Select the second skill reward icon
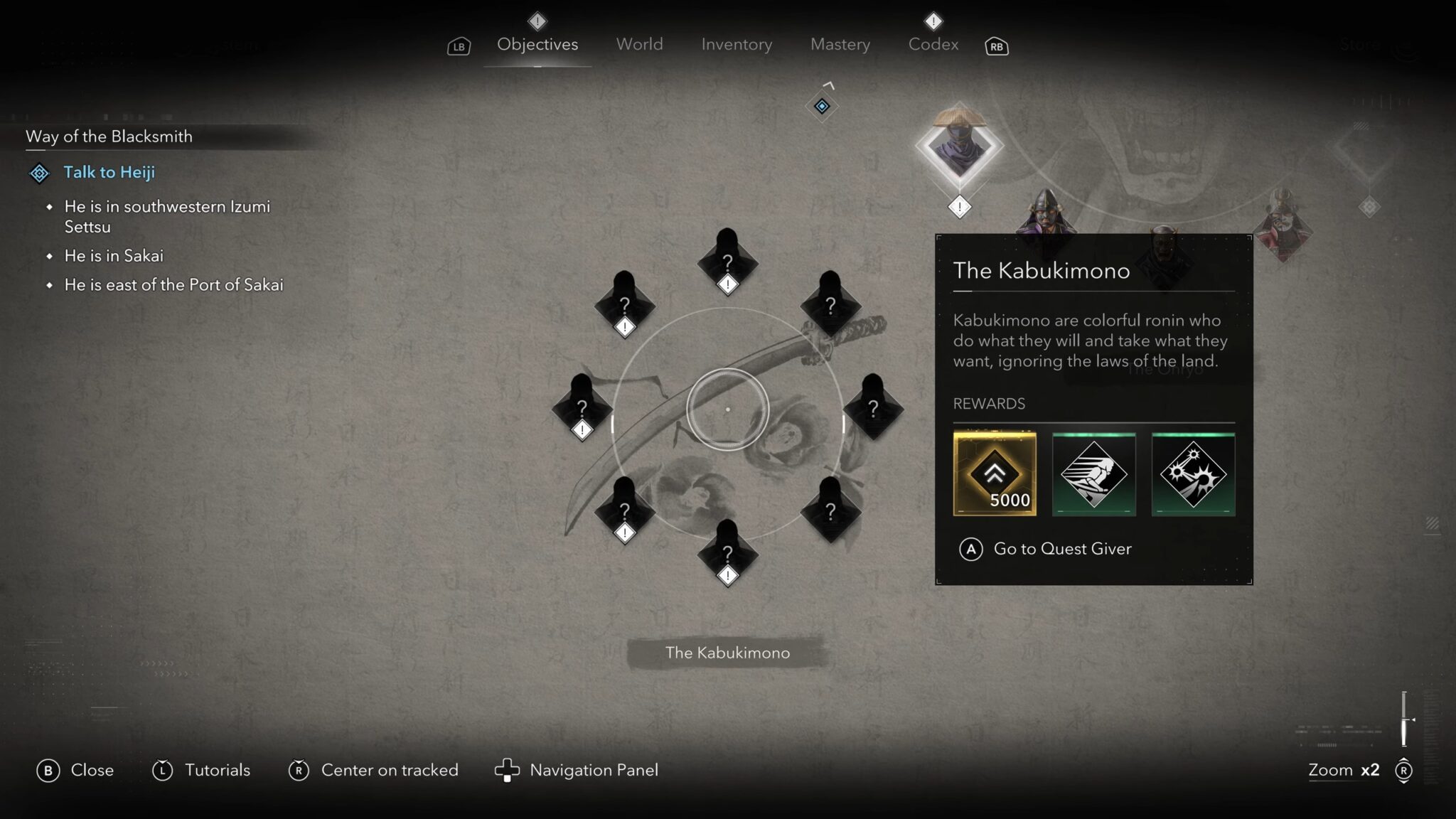This screenshot has width=1456, height=819. (1093, 474)
